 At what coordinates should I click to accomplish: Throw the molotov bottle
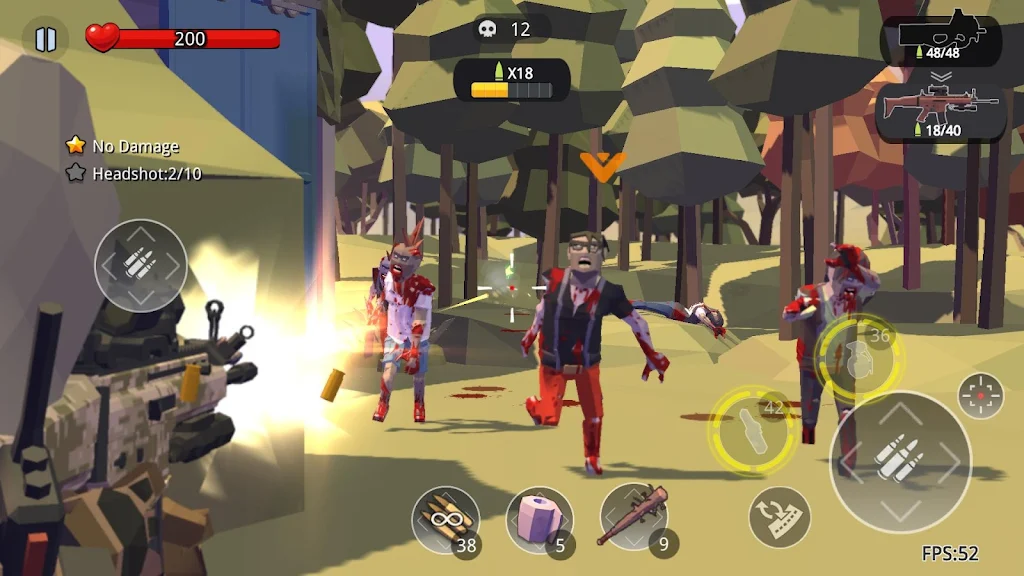coord(752,429)
